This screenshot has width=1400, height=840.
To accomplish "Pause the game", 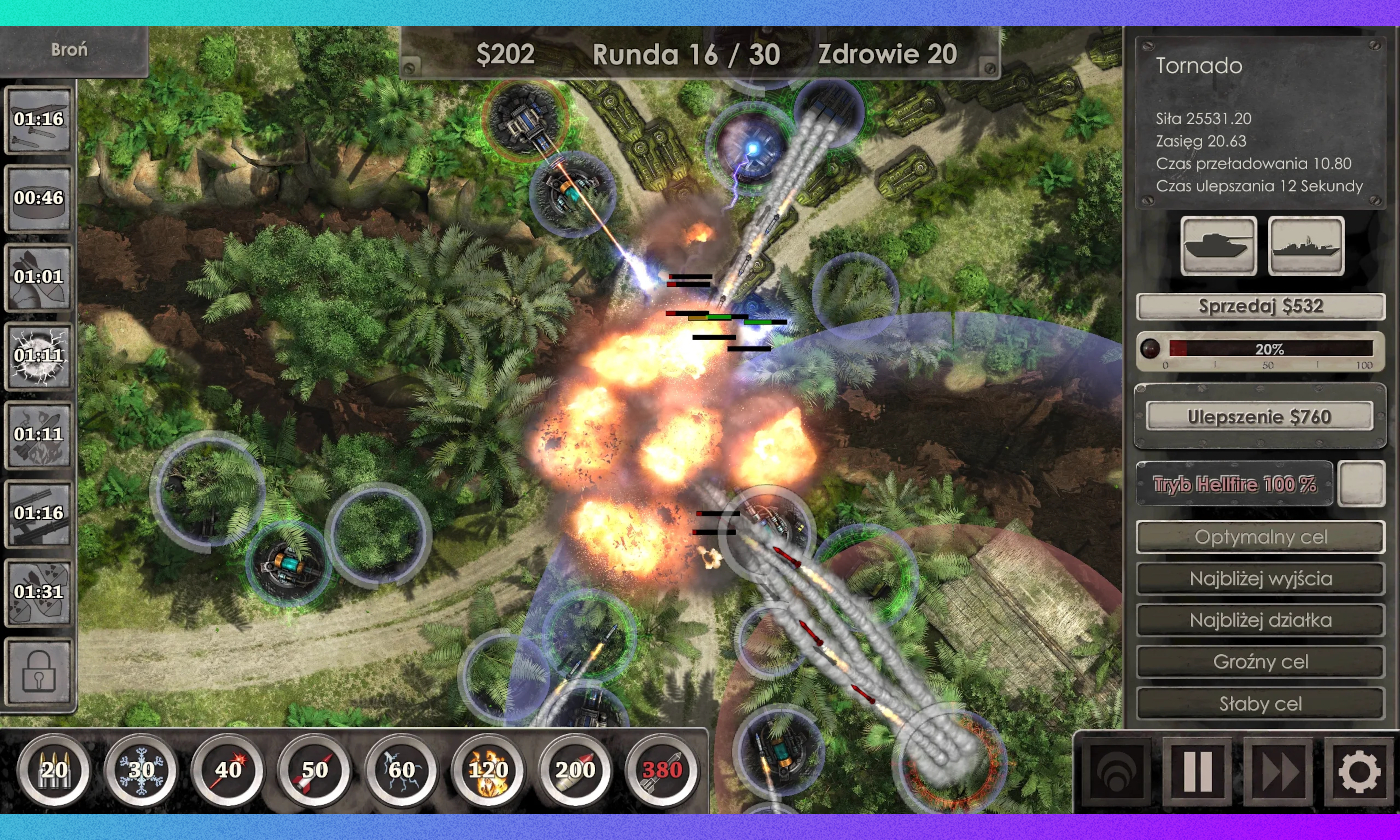I will click(x=1197, y=772).
